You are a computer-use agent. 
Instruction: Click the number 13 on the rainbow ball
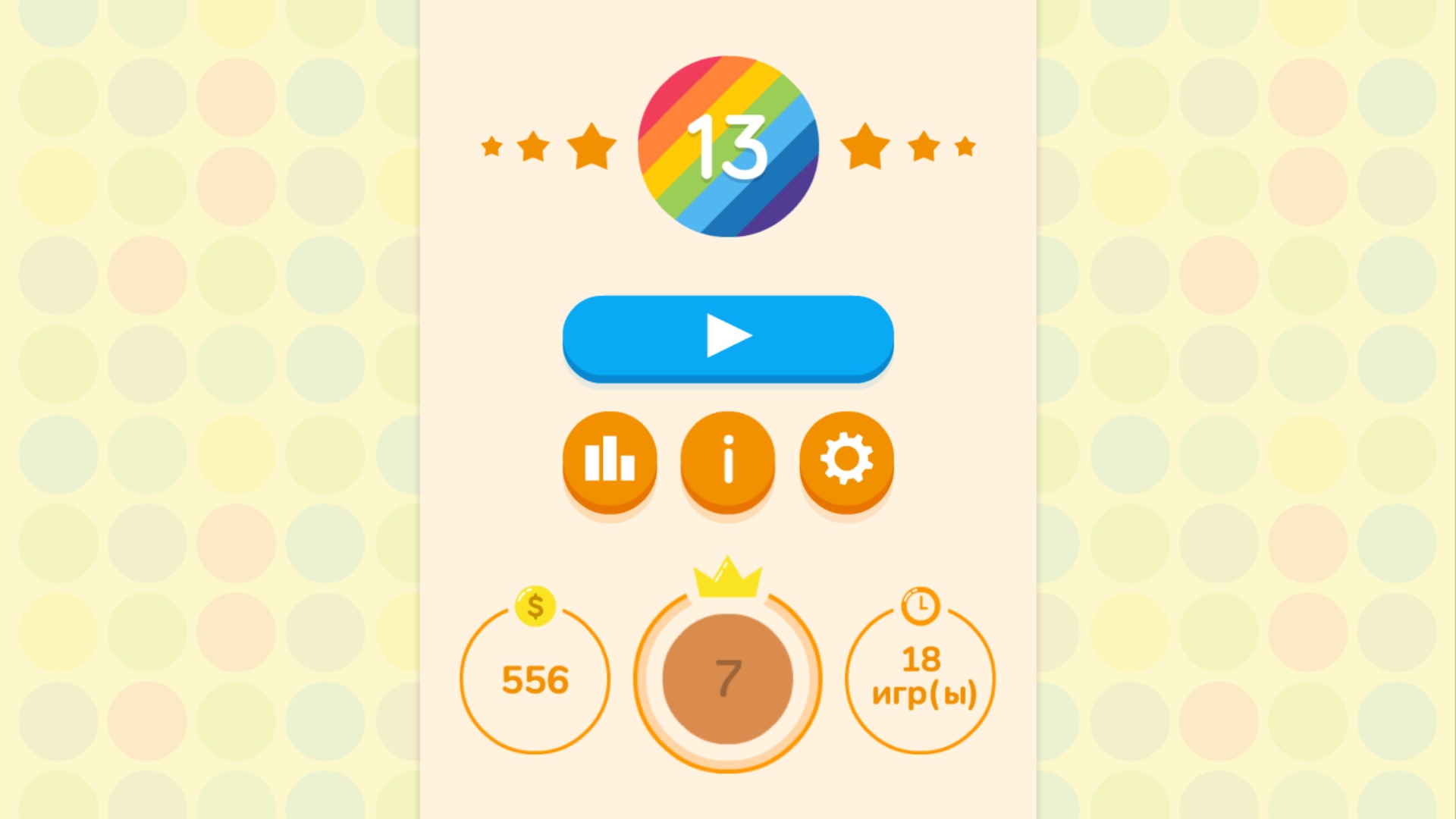pyautogui.click(x=727, y=146)
